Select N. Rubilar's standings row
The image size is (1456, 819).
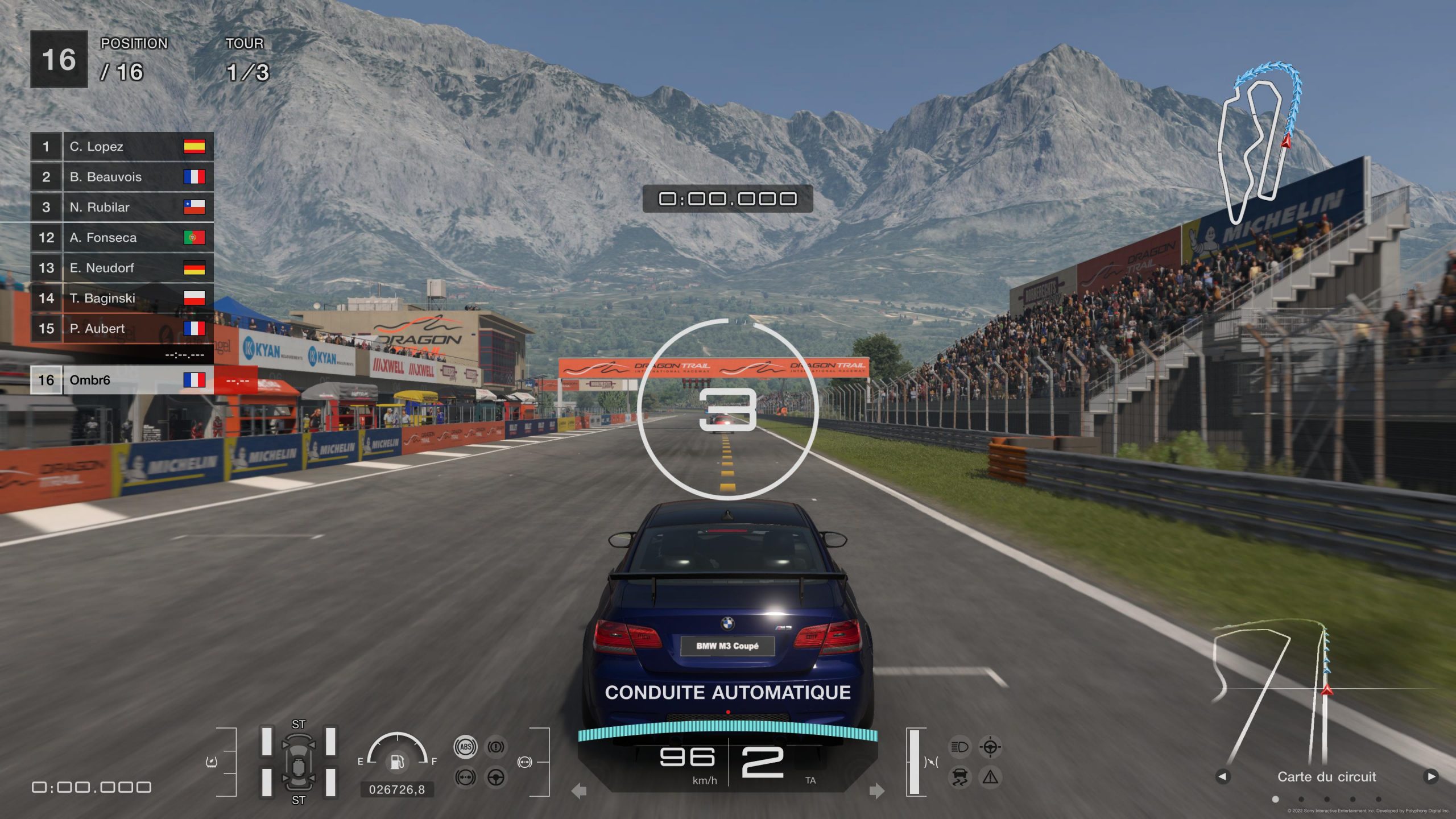(x=122, y=207)
